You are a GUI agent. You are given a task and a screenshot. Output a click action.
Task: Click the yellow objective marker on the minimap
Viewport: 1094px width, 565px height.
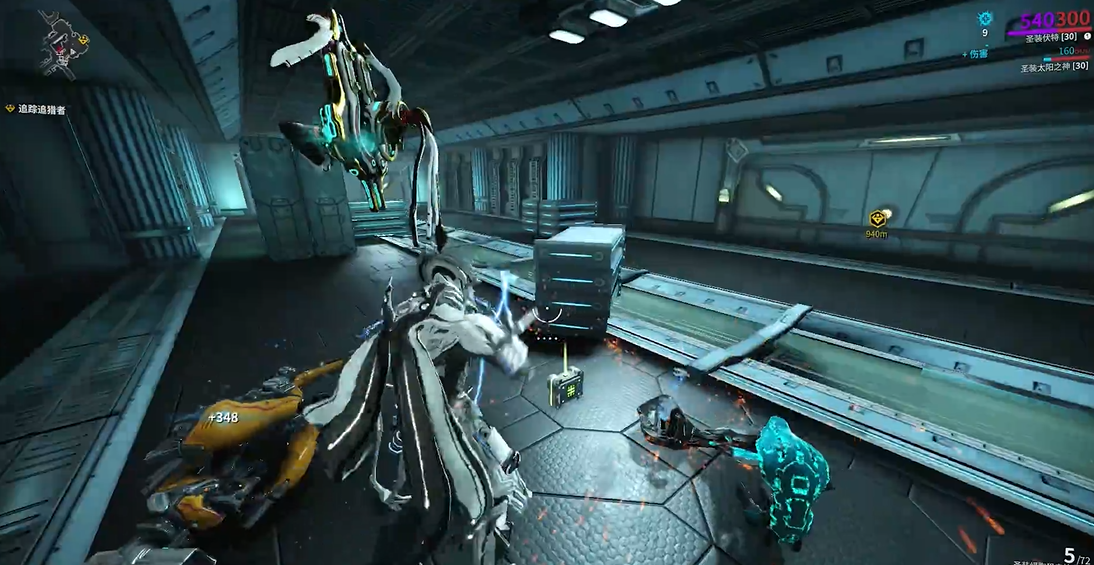coord(83,39)
